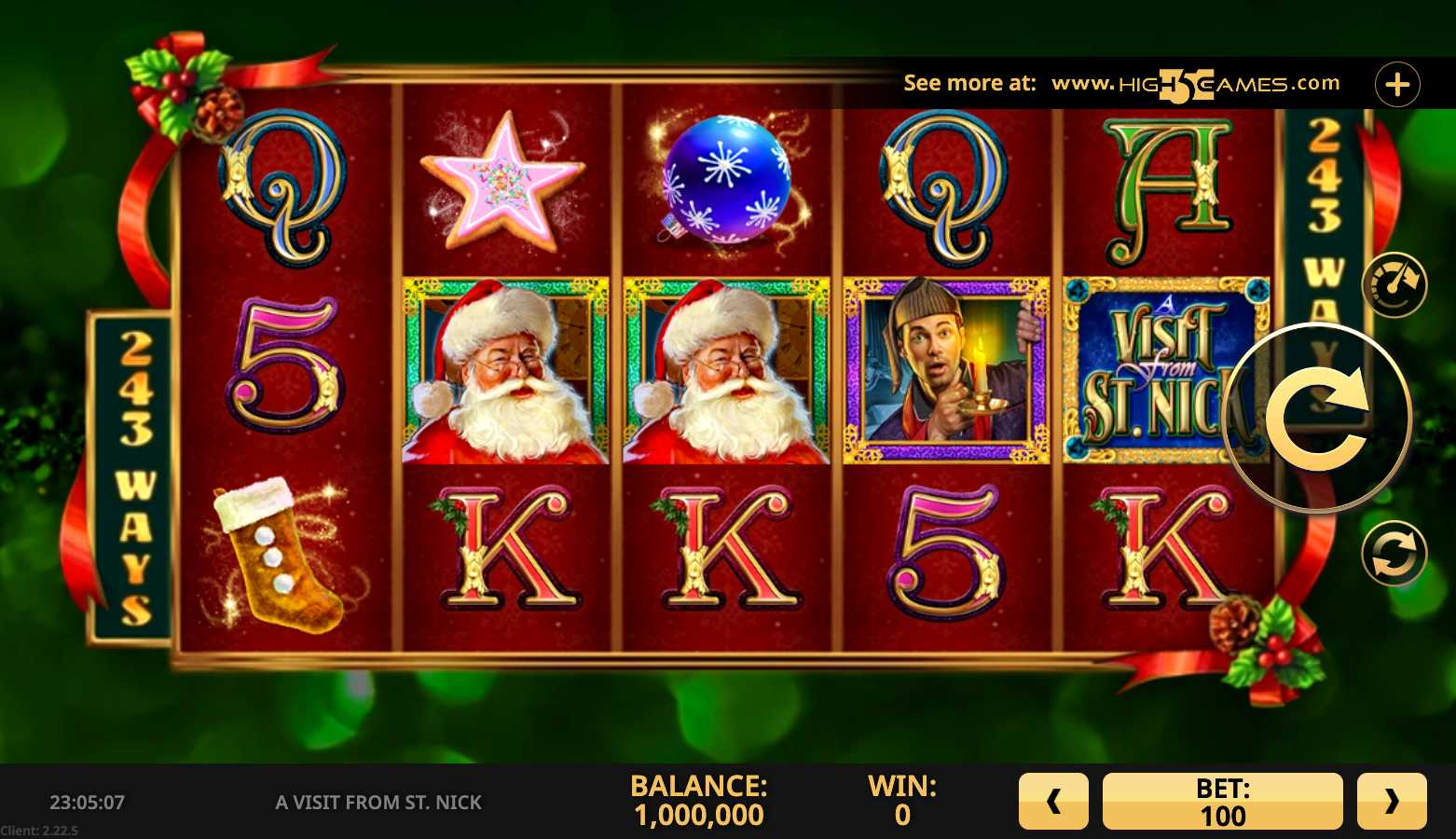The height and width of the screenshot is (839, 1456).
Task: Open the bet amount panel
Action: (1222, 801)
